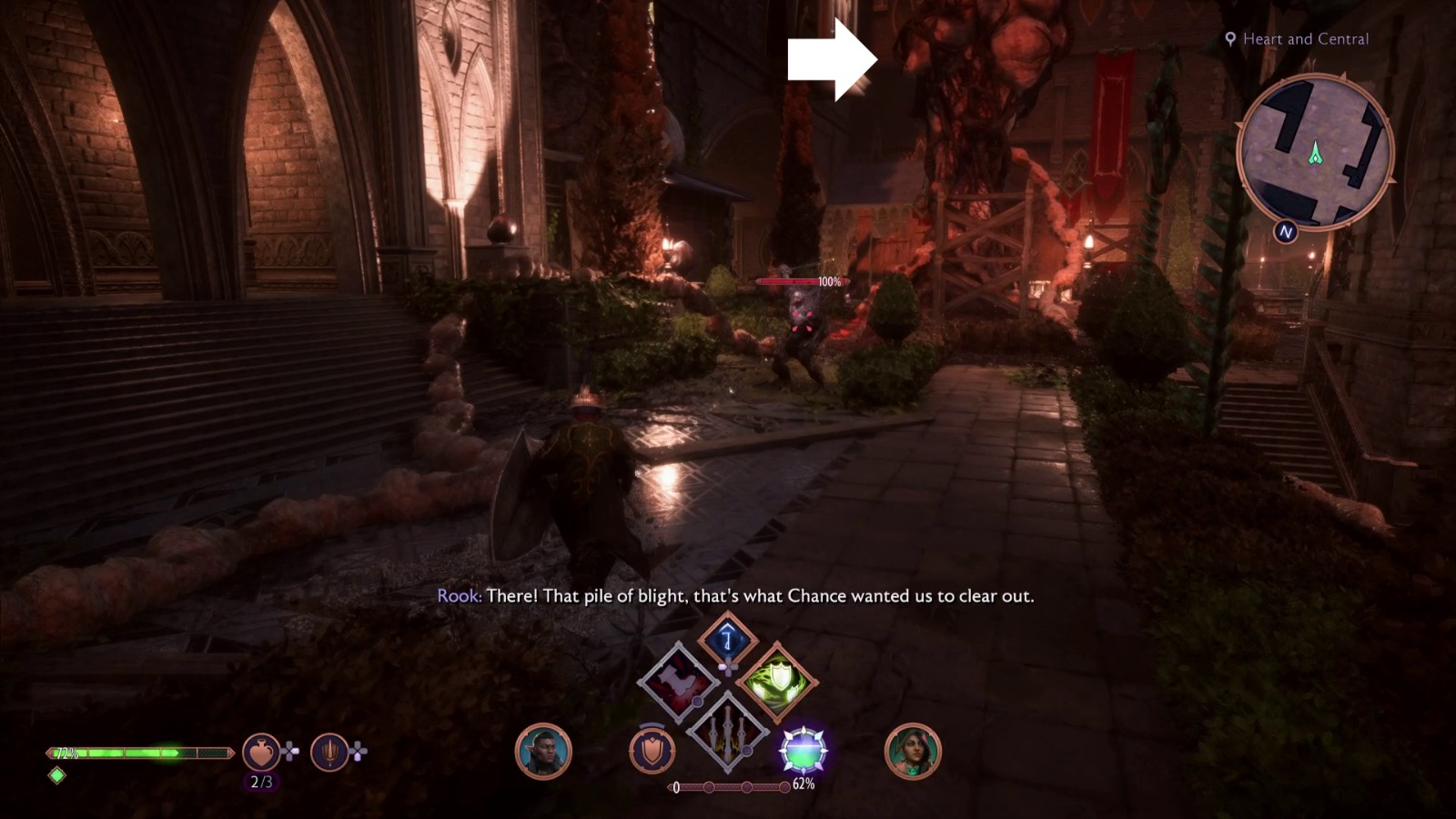Click the bronze defend shield icon
1456x819 pixels.
[652, 749]
